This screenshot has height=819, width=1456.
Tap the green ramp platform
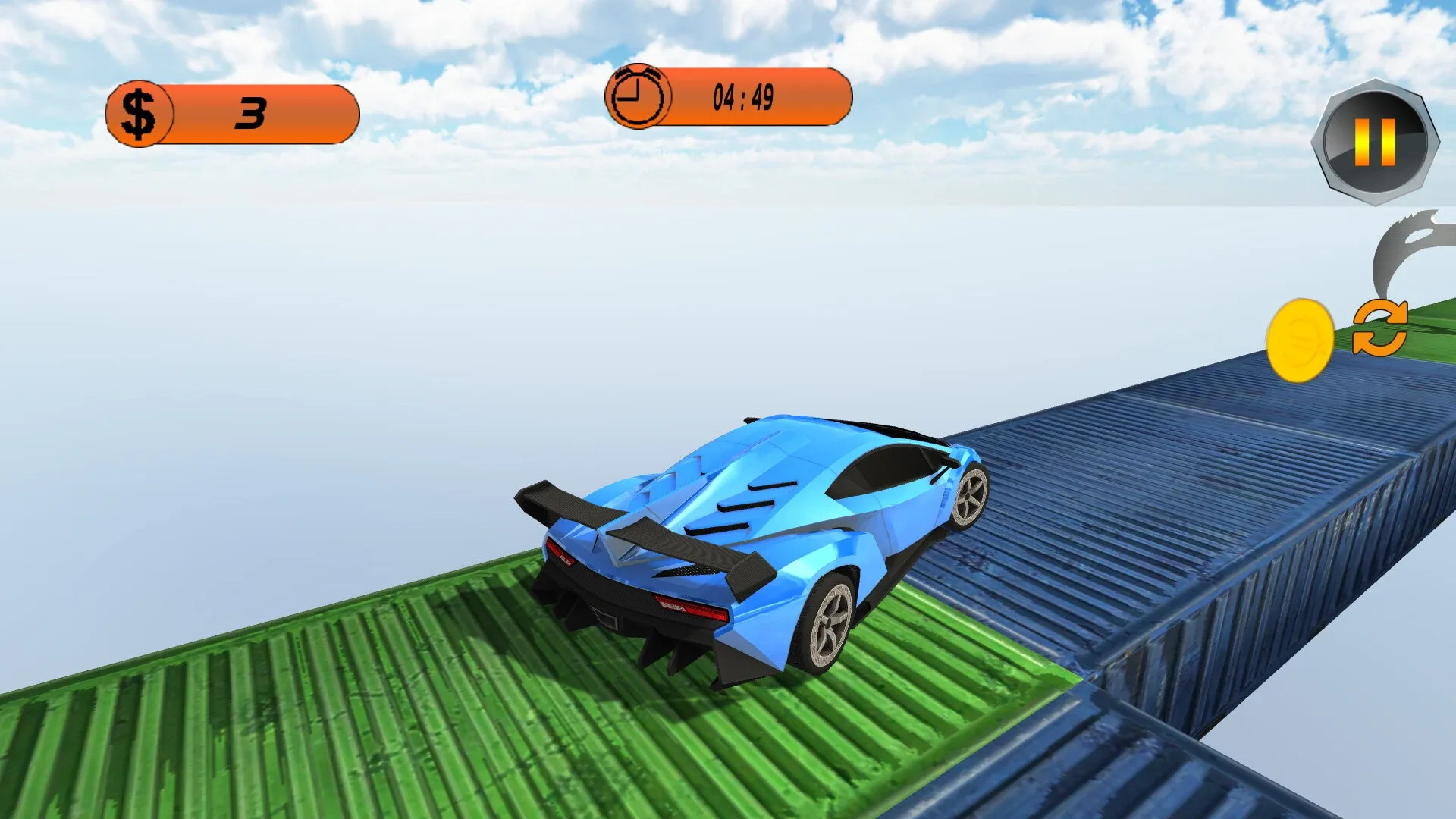(x=303, y=720)
